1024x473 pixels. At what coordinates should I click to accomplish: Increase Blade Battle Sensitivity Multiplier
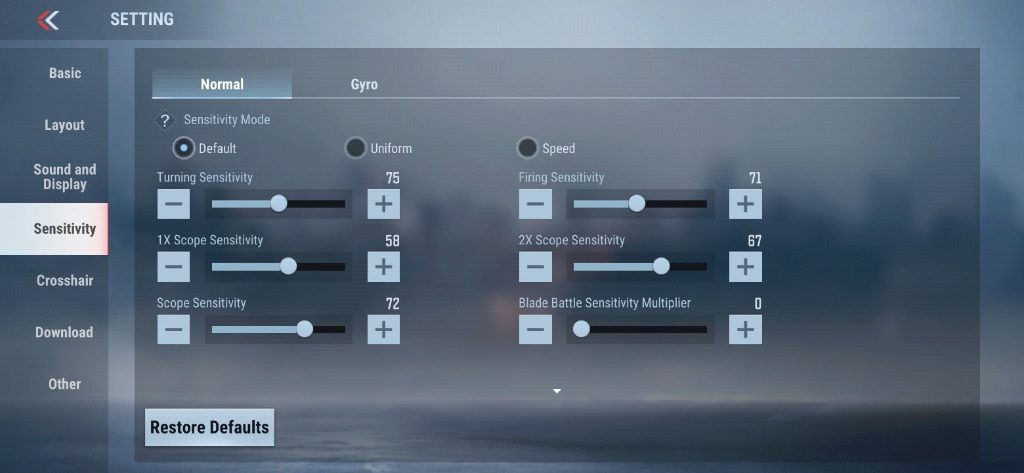(x=745, y=329)
